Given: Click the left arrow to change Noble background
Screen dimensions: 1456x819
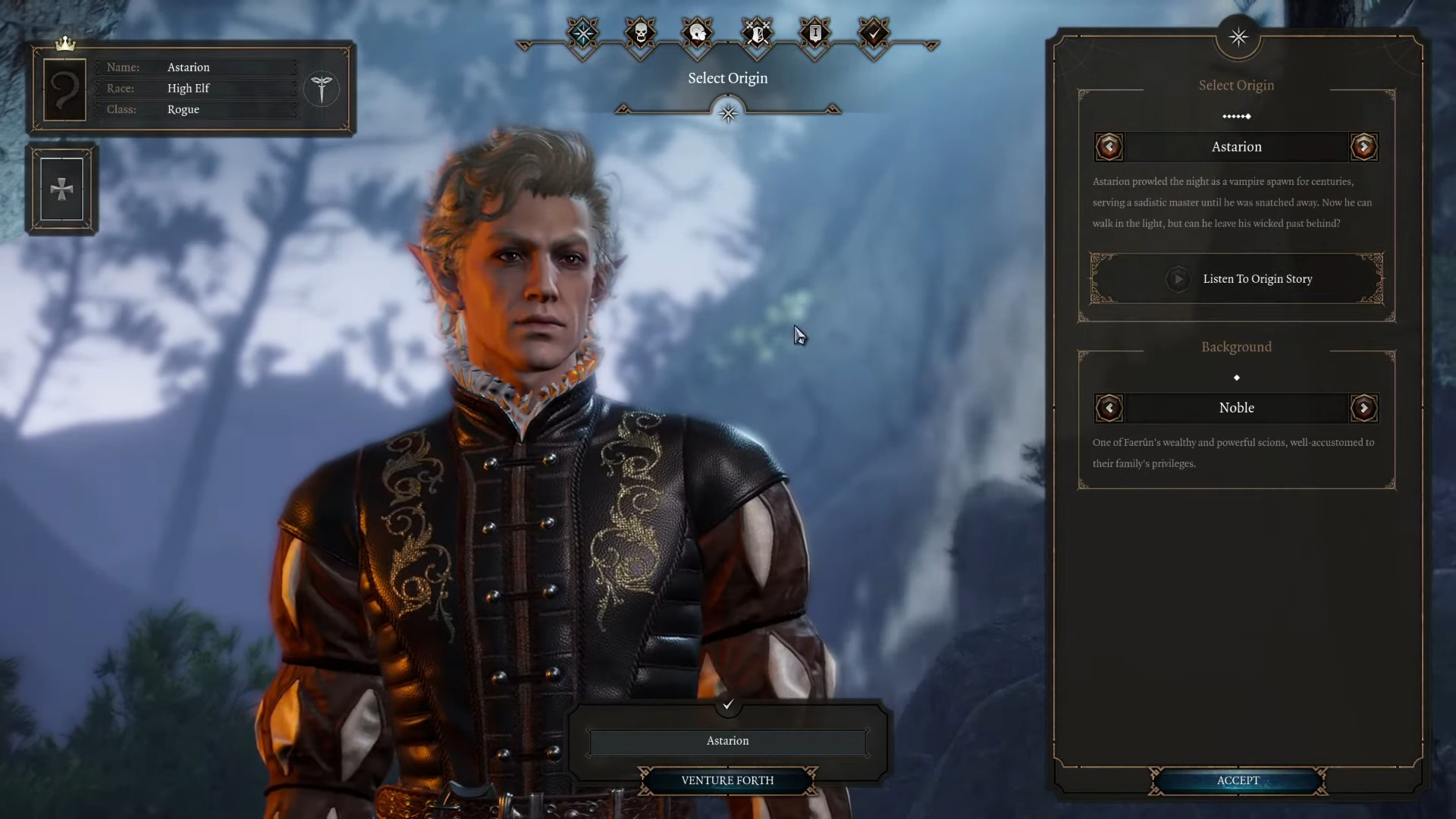Looking at the screenshot, I should coord(1109,408).
